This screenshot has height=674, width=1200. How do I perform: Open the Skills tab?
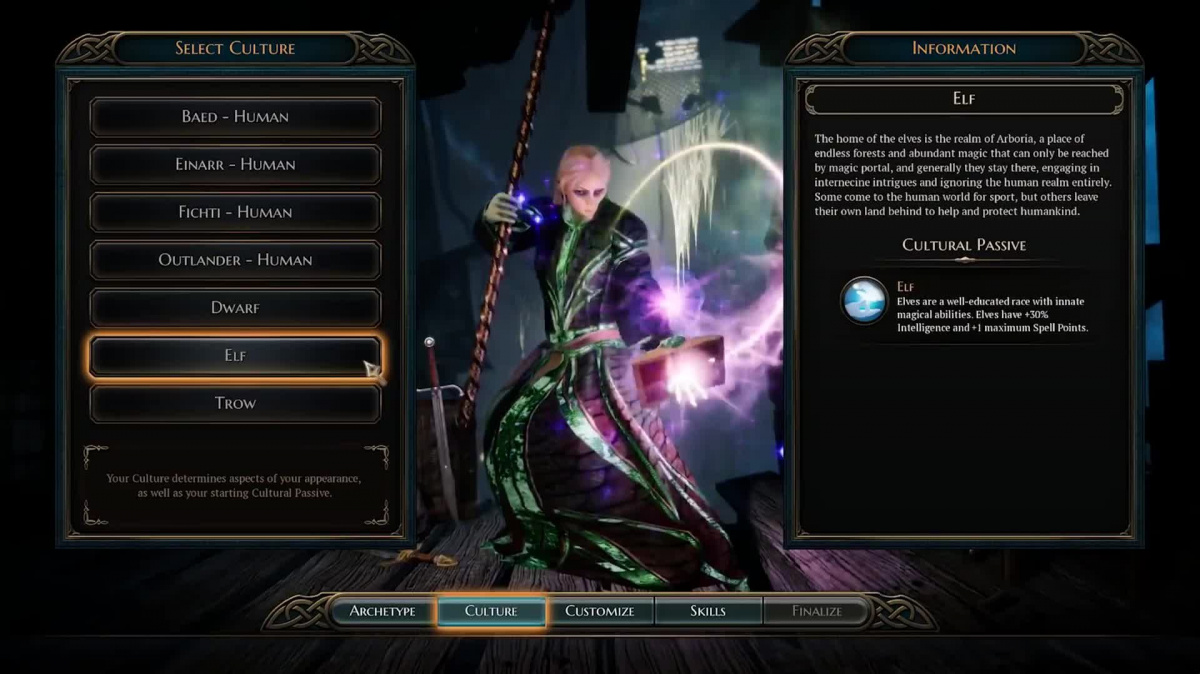[708, 611]
